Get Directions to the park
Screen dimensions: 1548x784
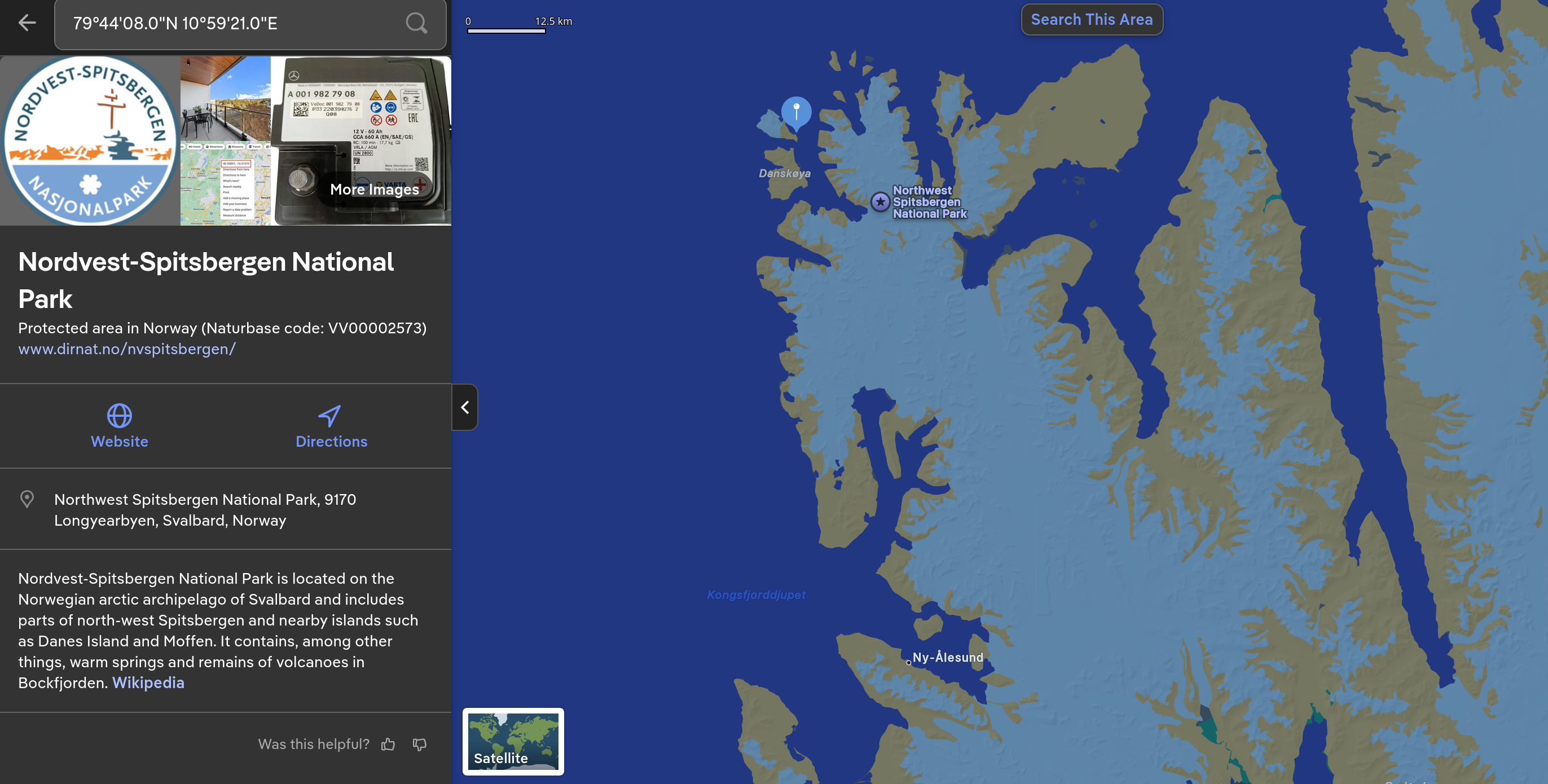pos(331,426)
